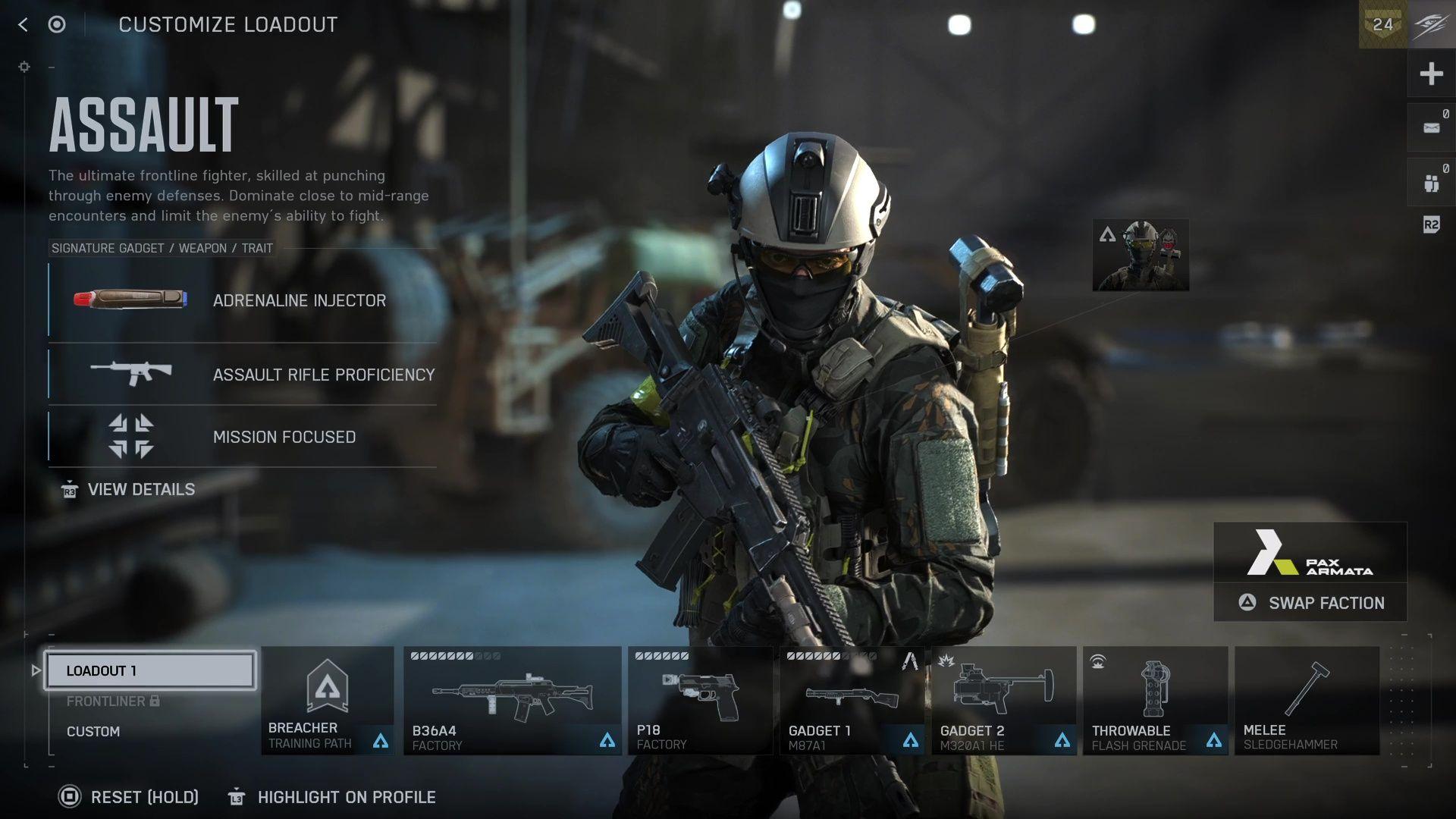Image resolution: width=1456 pixels, height=819 pixels.
Task: Select the Mission Focused trait icon
Action: (130, 437)
